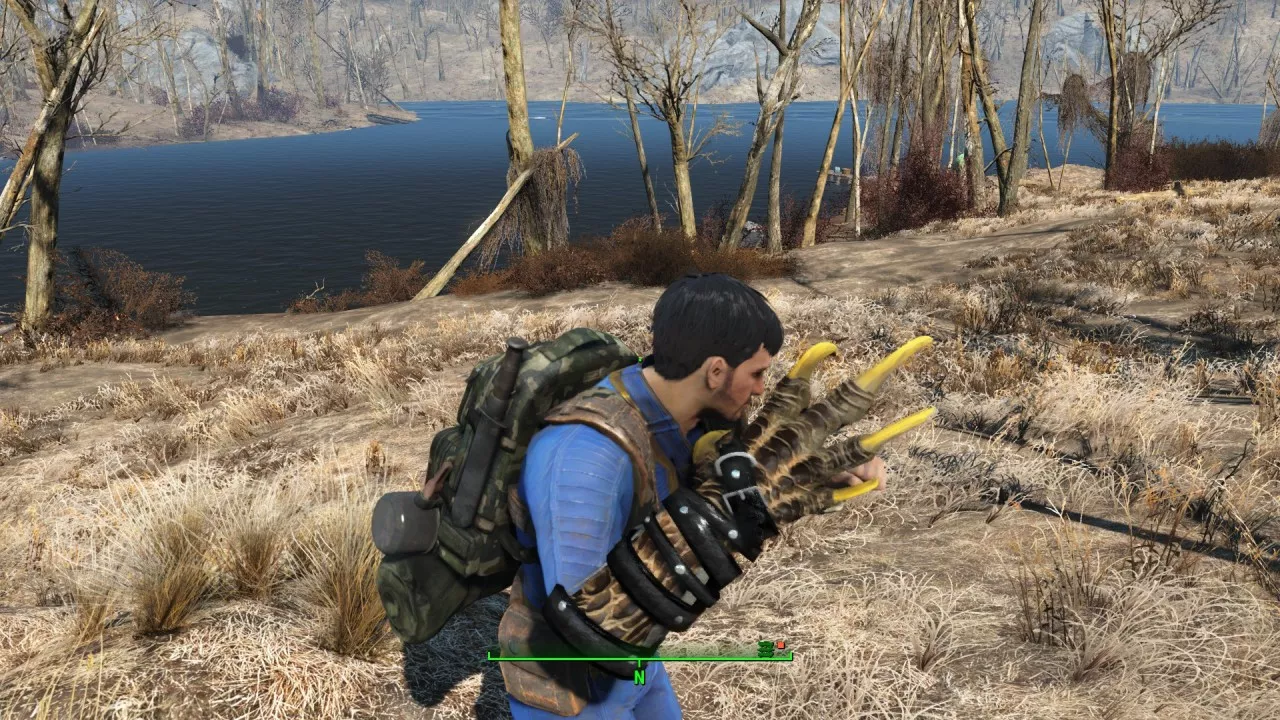The image size is (1280, 720).
Task: Click the location marker on the compass
Action: click(x=766, y=648)
